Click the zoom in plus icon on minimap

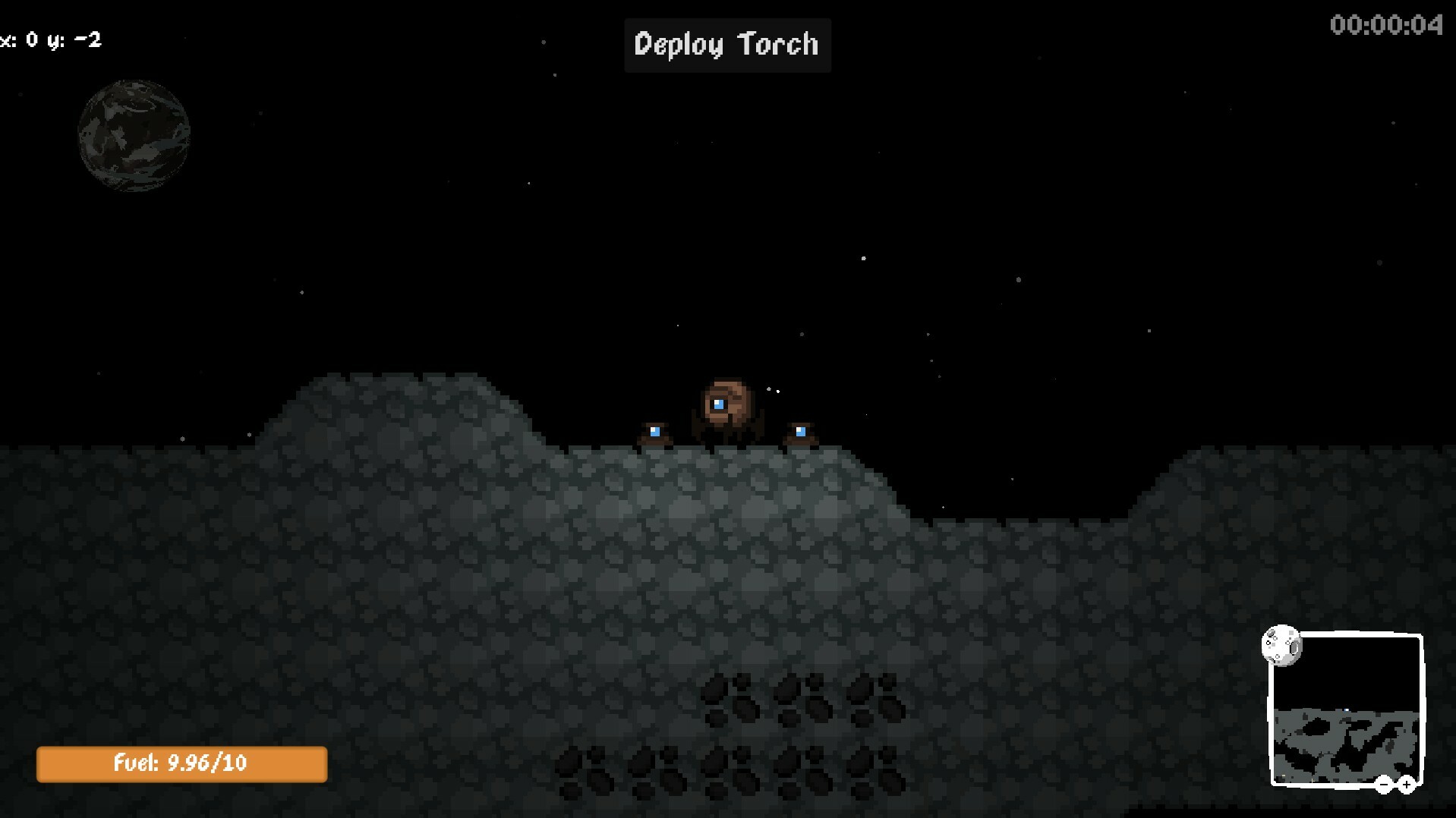pyautogui.click(x=1406, y=784)
